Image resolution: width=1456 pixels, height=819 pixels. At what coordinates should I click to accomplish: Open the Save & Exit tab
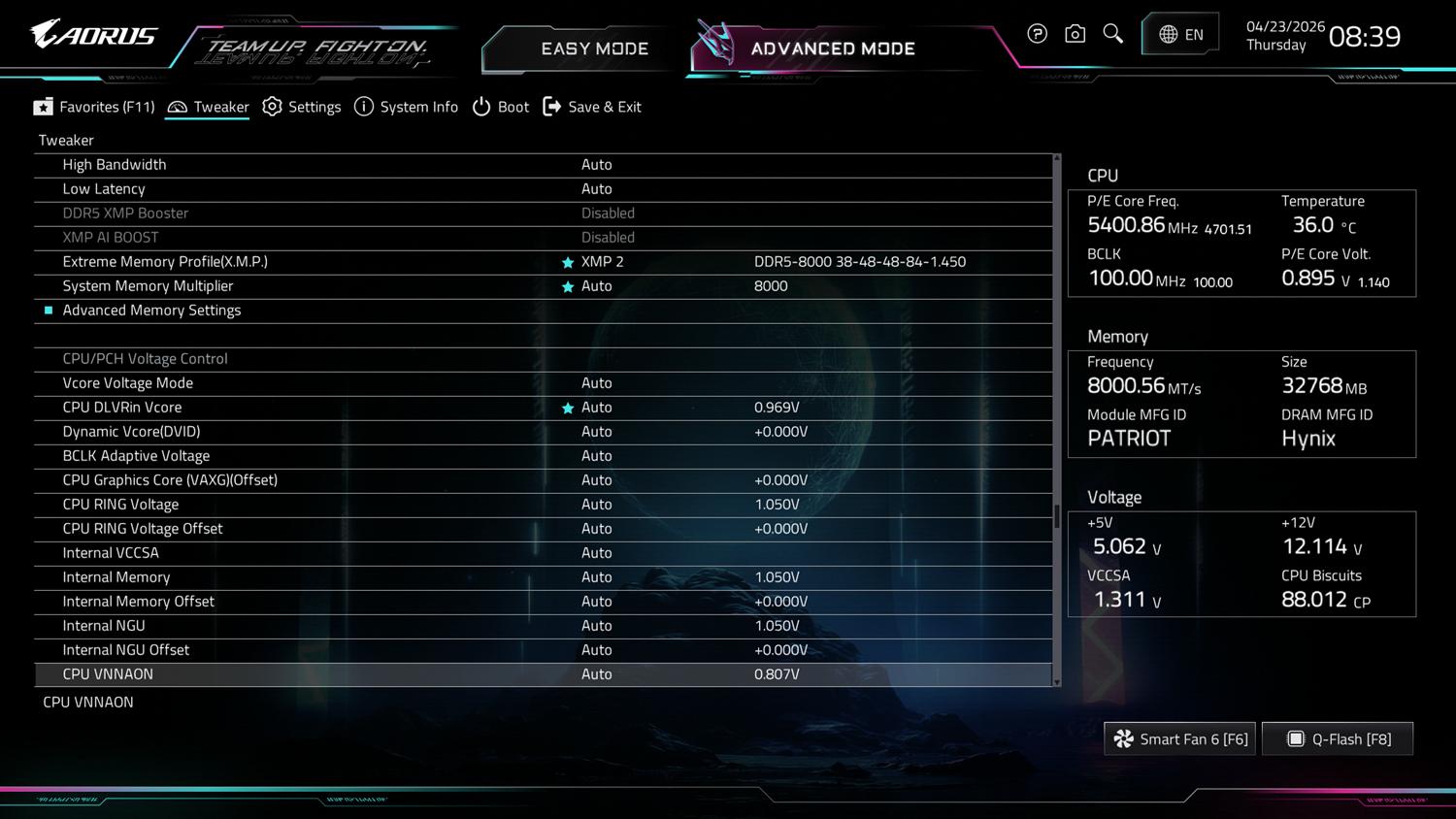[592, 107]
